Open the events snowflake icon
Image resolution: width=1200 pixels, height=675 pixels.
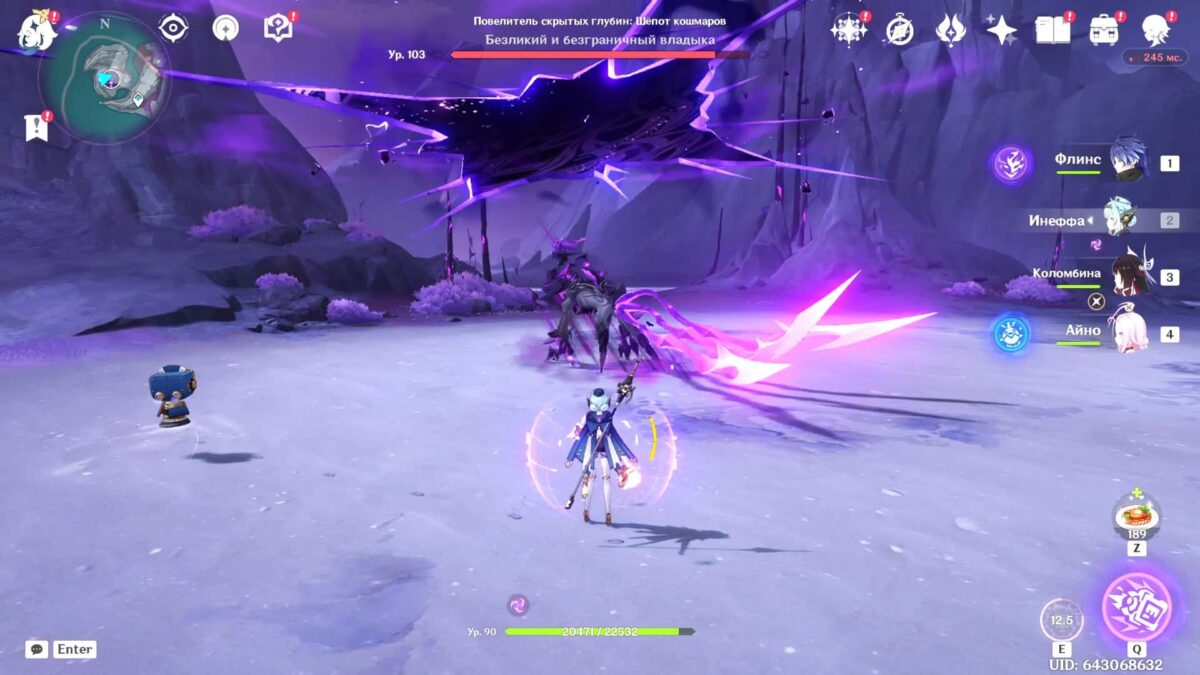pos(849,30)
